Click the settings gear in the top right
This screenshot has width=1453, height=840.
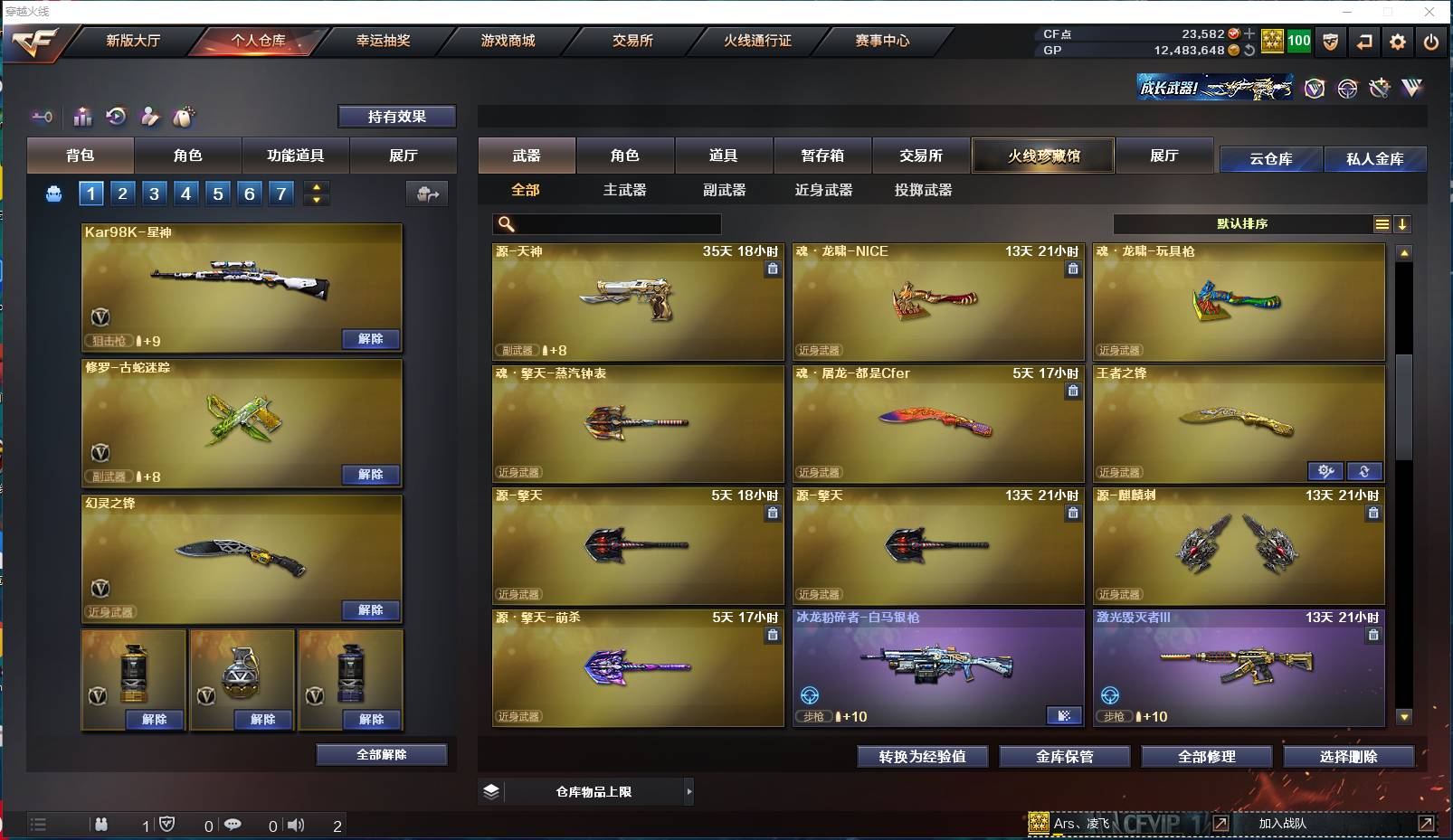[1398, 42]
